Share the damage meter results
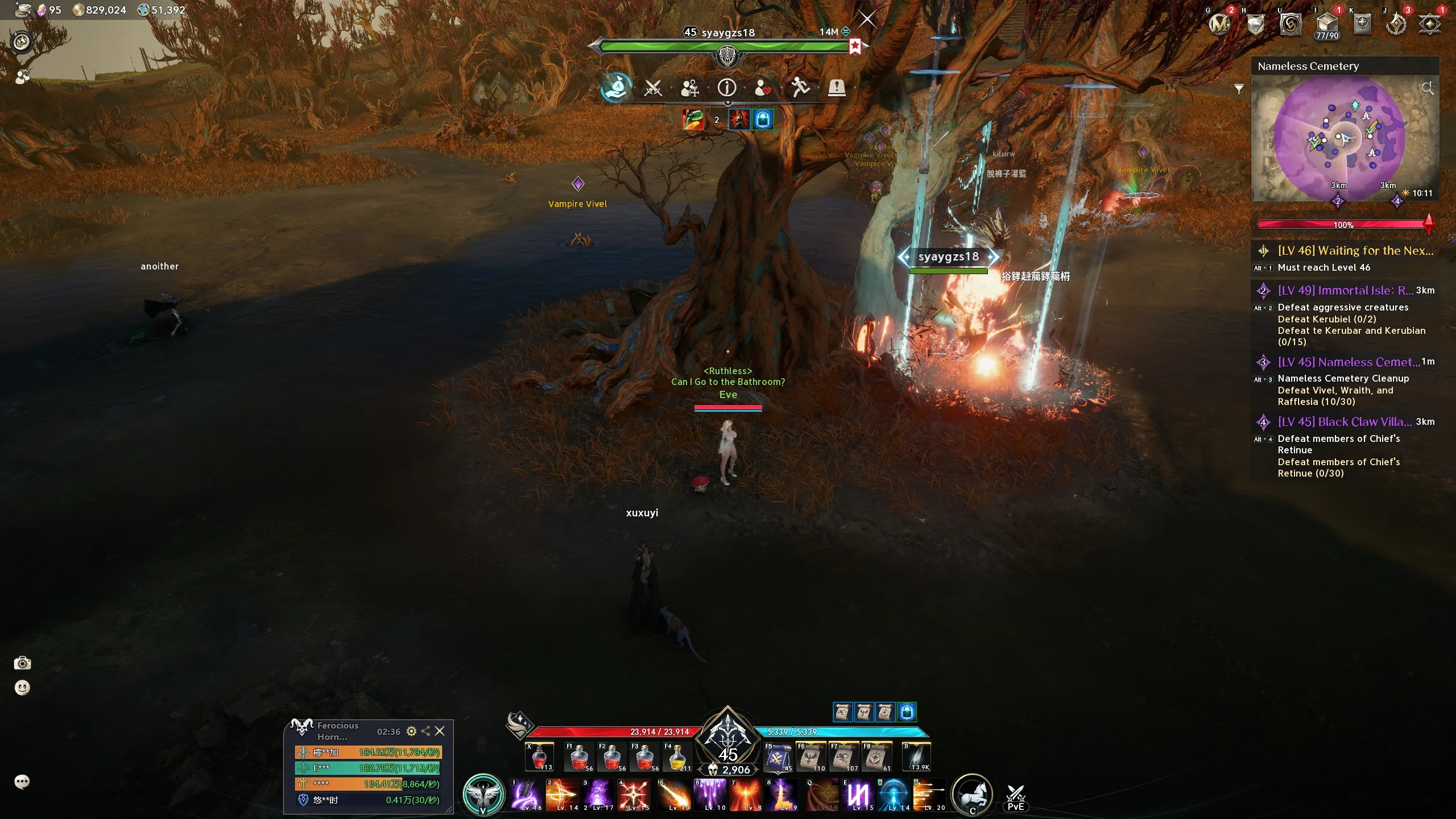The image size is (1456, 819). [425, 731]
